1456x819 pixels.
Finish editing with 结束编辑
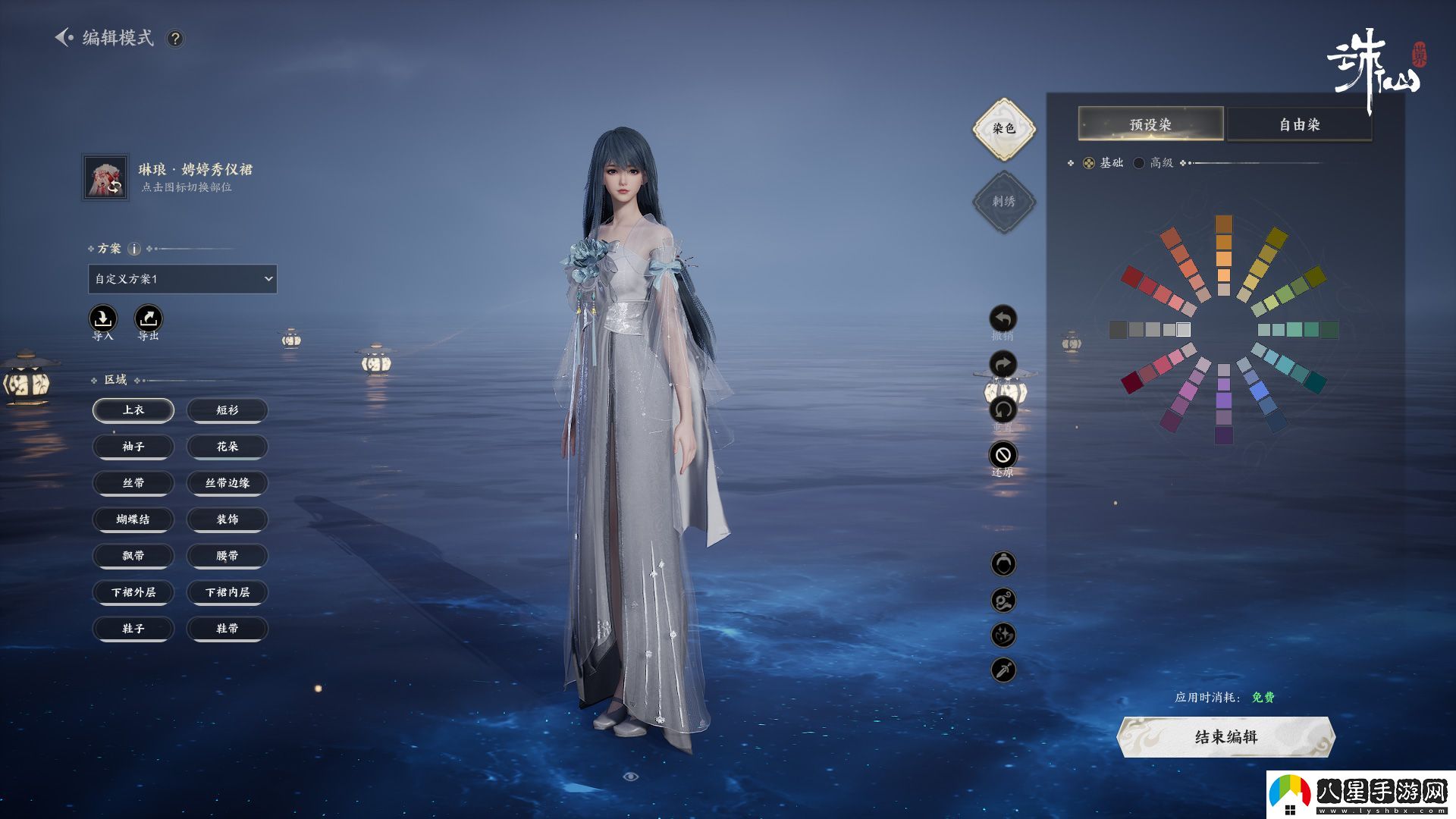point(1225,737)
